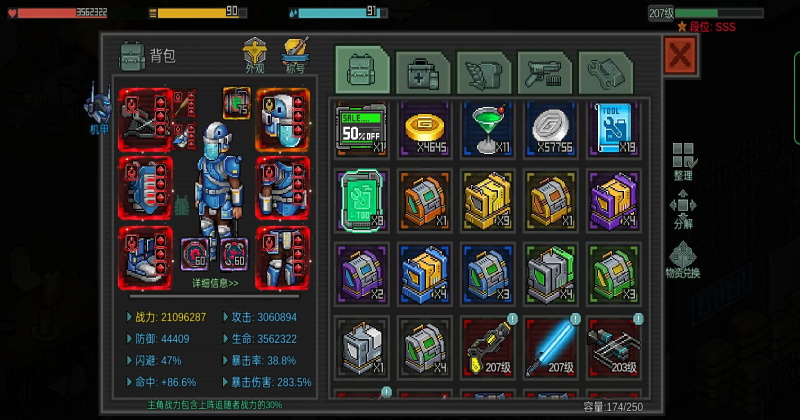Switch to the pistol weapons tab

(544, 72)
